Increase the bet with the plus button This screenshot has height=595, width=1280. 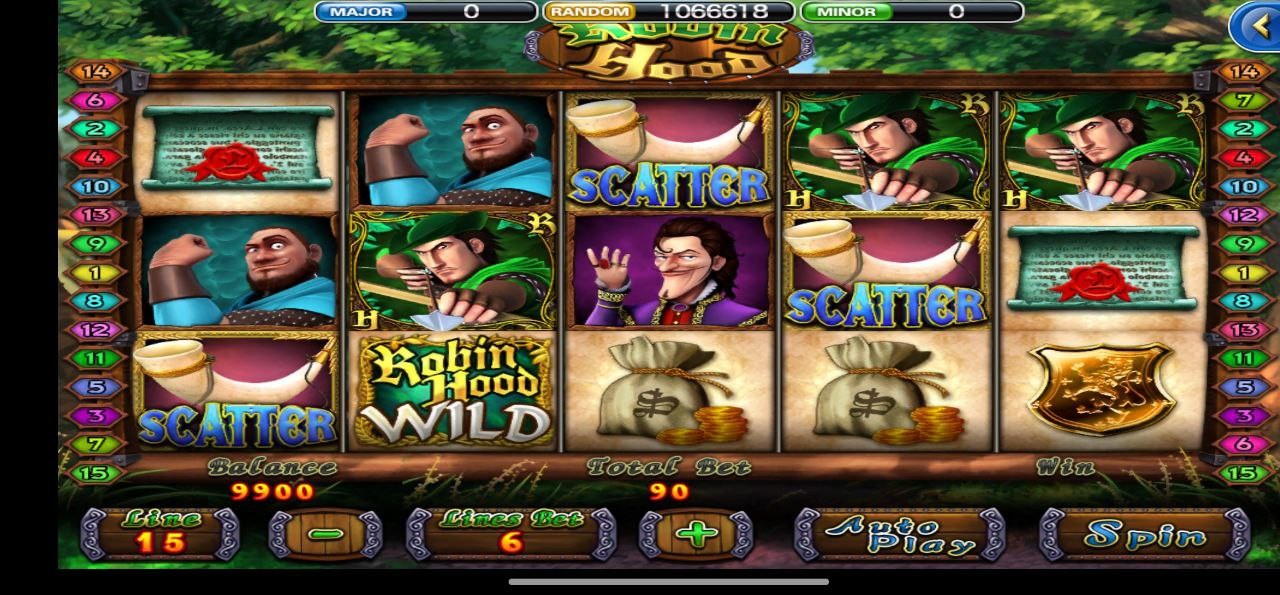pyautogui.click(x=696, y=534)
